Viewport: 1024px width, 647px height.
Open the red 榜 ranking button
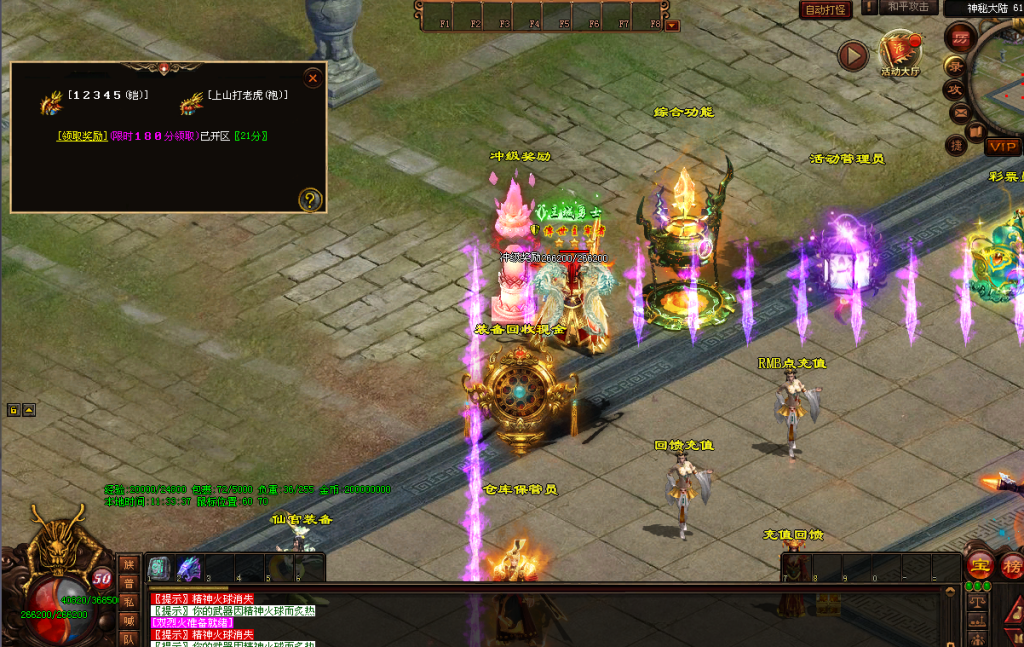[1012, 564]
